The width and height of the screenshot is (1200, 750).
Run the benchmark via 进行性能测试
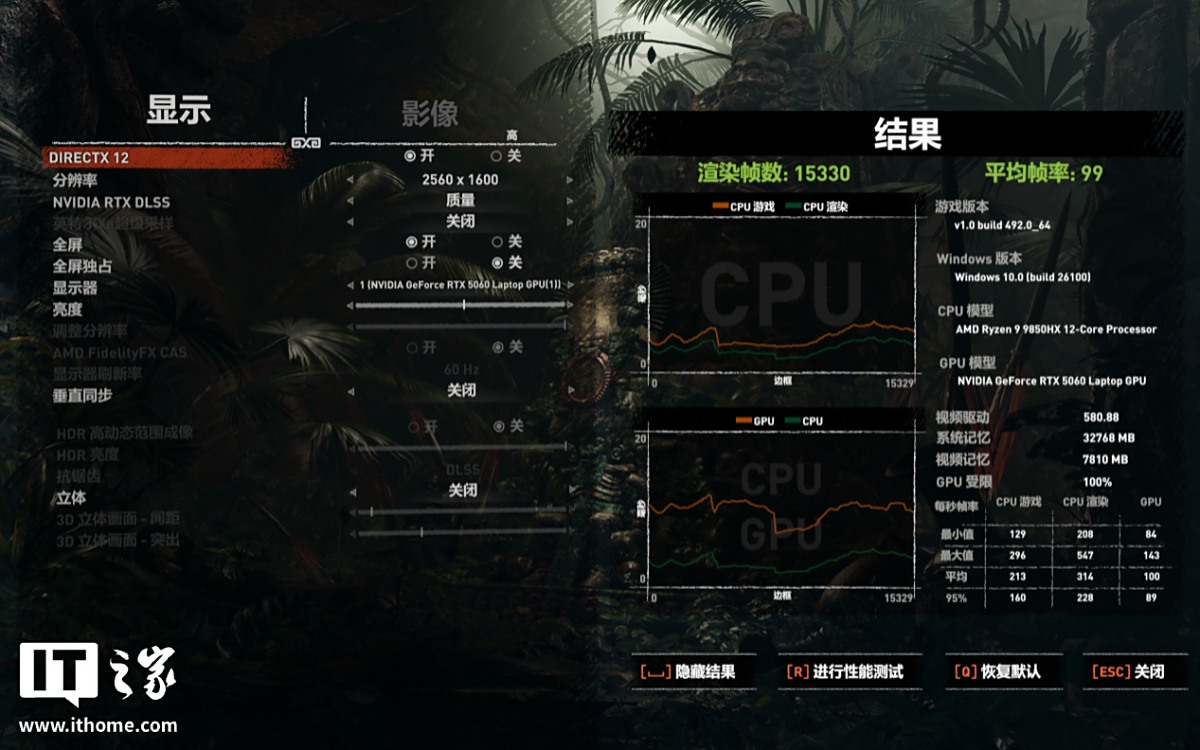(x=845, y=672)
